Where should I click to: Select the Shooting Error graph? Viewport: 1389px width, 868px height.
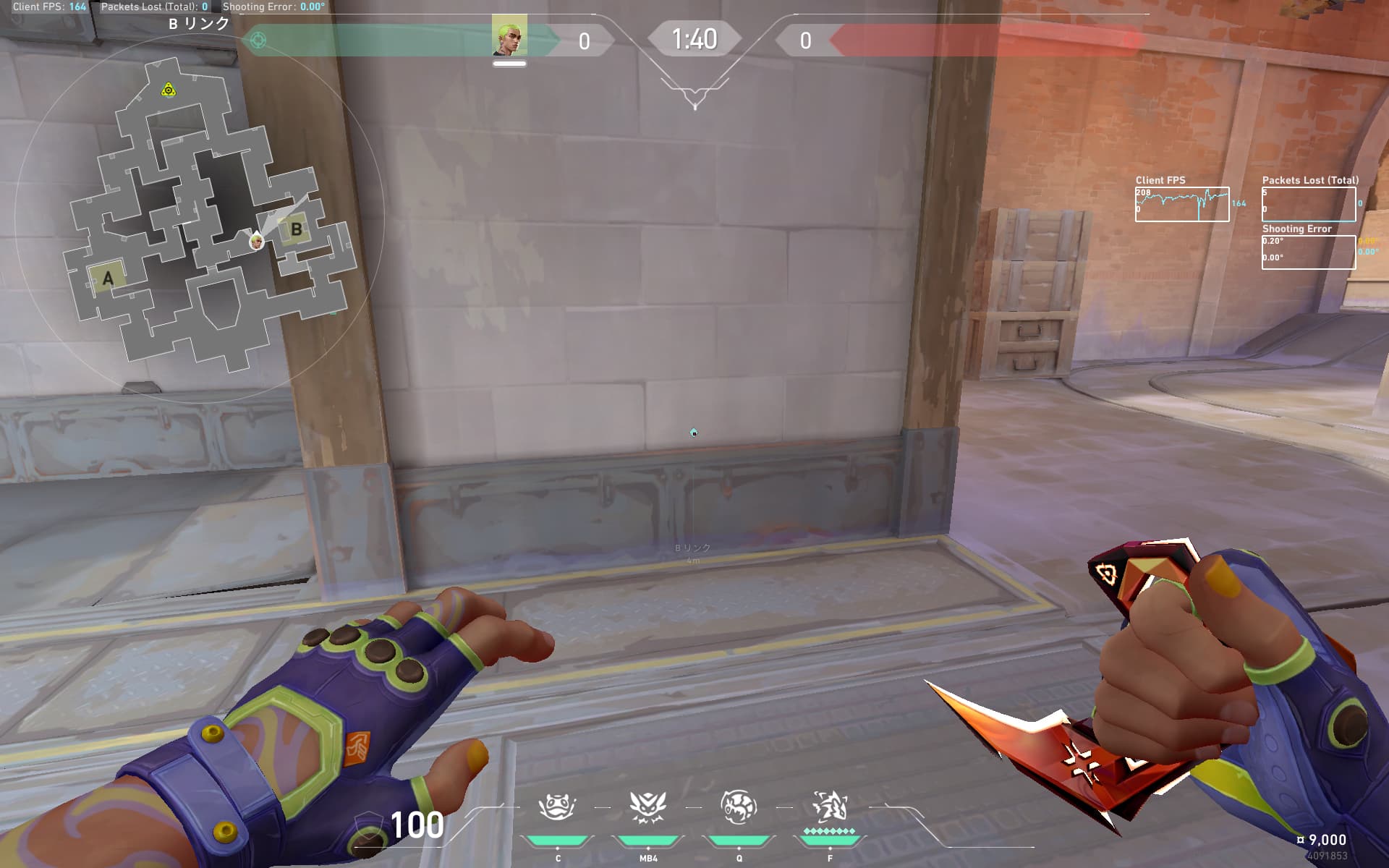pos(1309,252)
